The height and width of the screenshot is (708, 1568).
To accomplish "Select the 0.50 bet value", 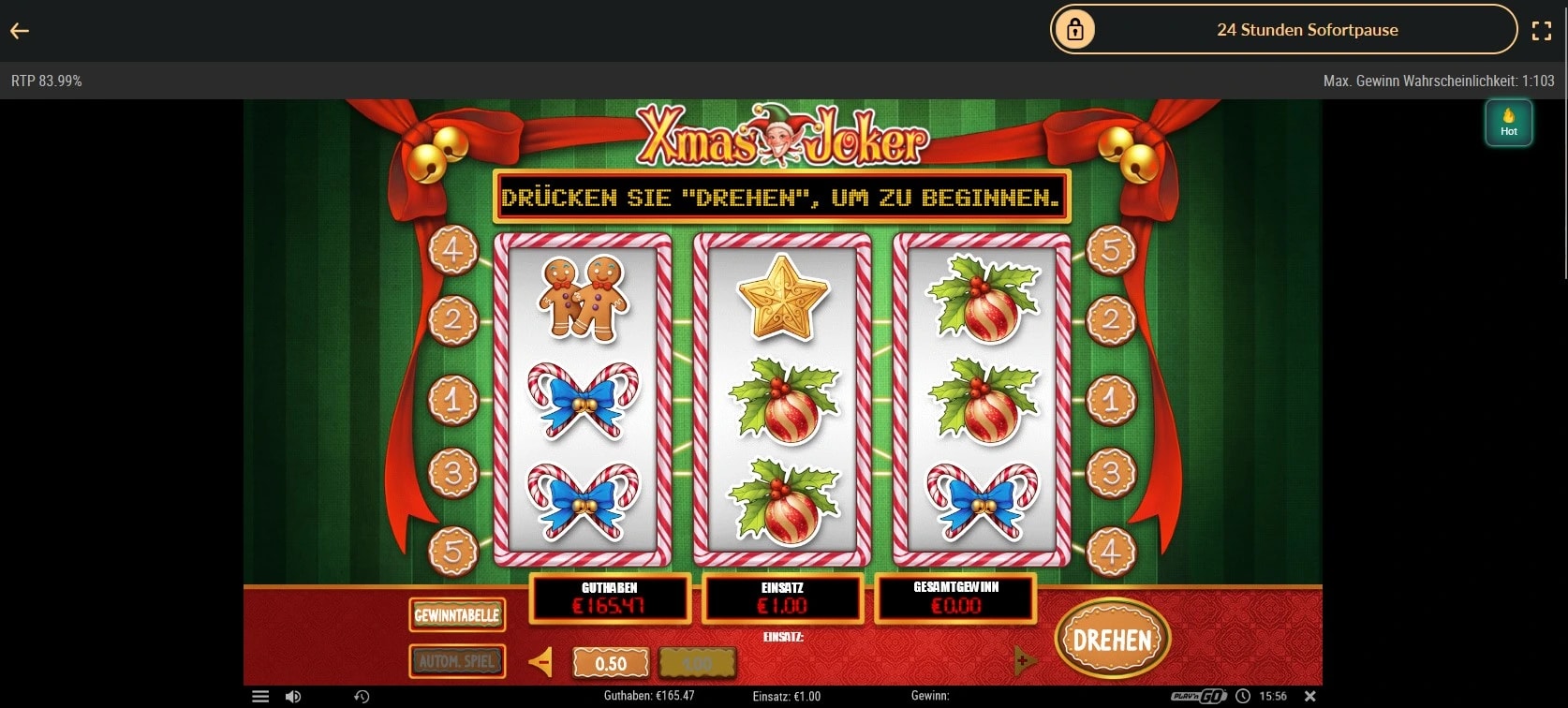I will (x=611, y=663).
